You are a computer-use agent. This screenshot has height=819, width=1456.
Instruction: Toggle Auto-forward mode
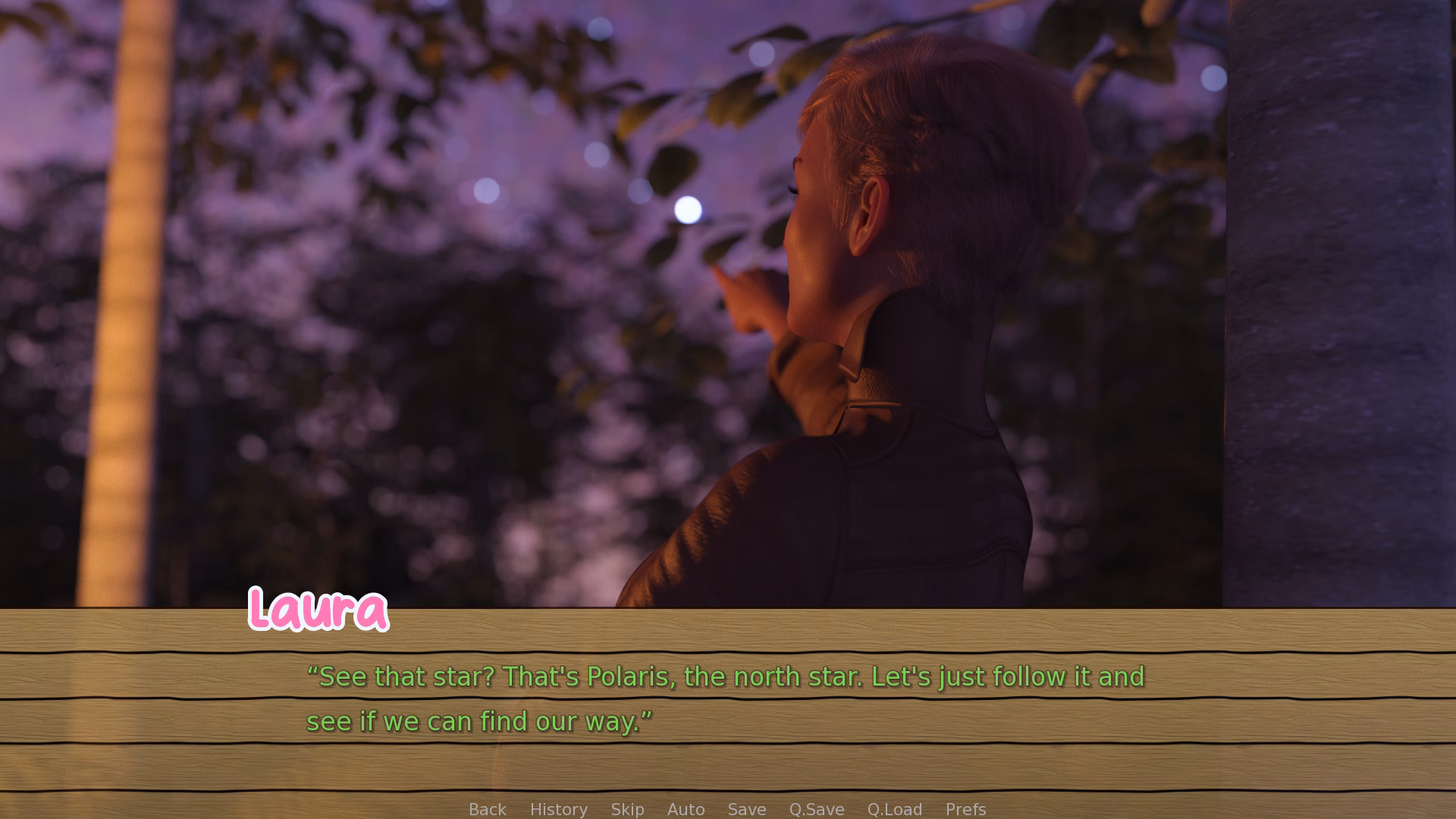(x=685, y=808)
